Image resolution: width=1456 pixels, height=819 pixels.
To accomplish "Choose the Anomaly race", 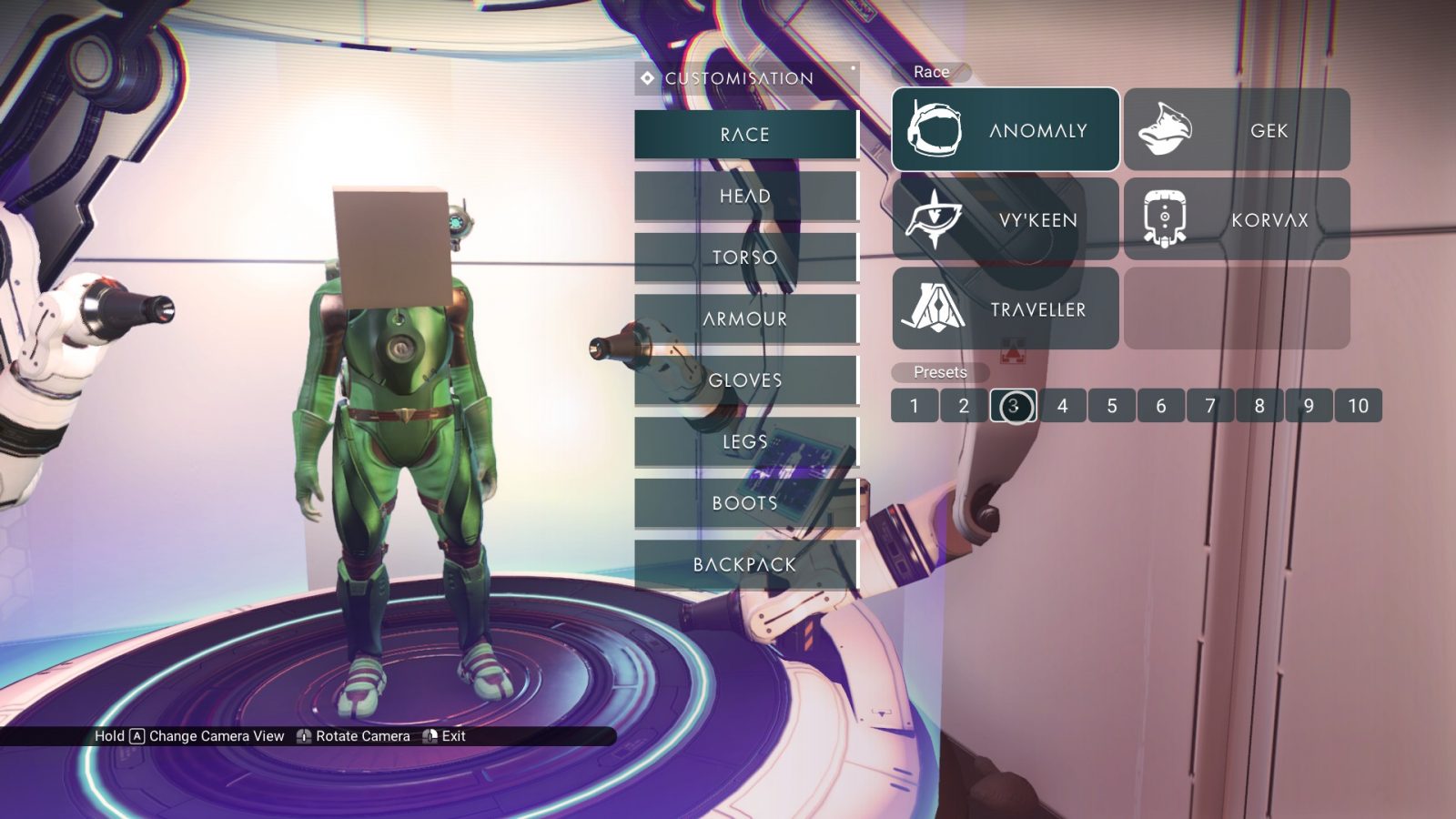I will pyautogui.click(x=1006, y=129).
